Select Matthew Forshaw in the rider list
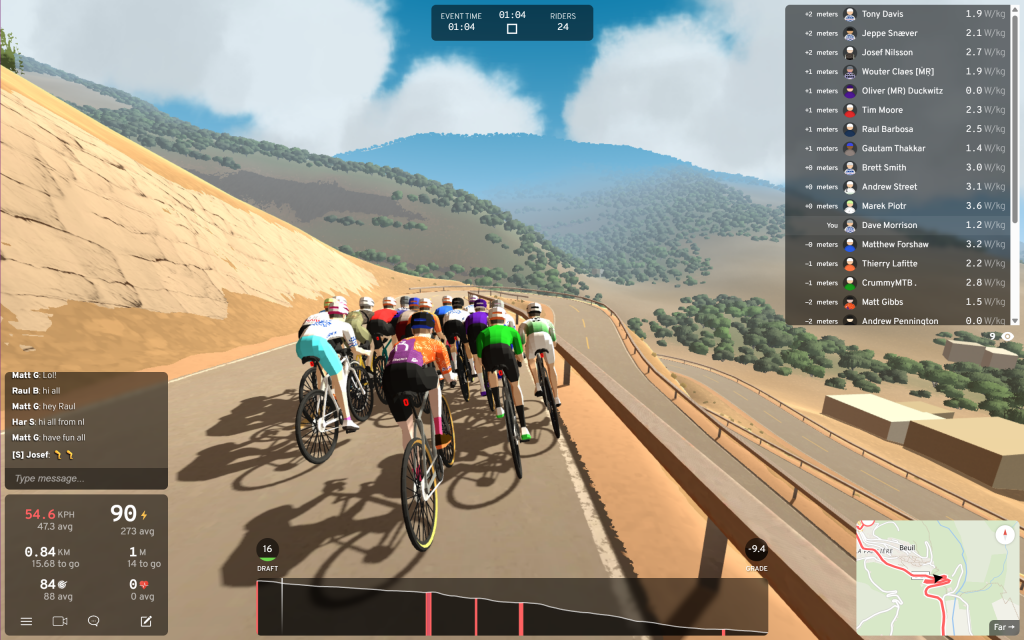This screenshot has width=1024, height=640. click(x=894, y=244)
